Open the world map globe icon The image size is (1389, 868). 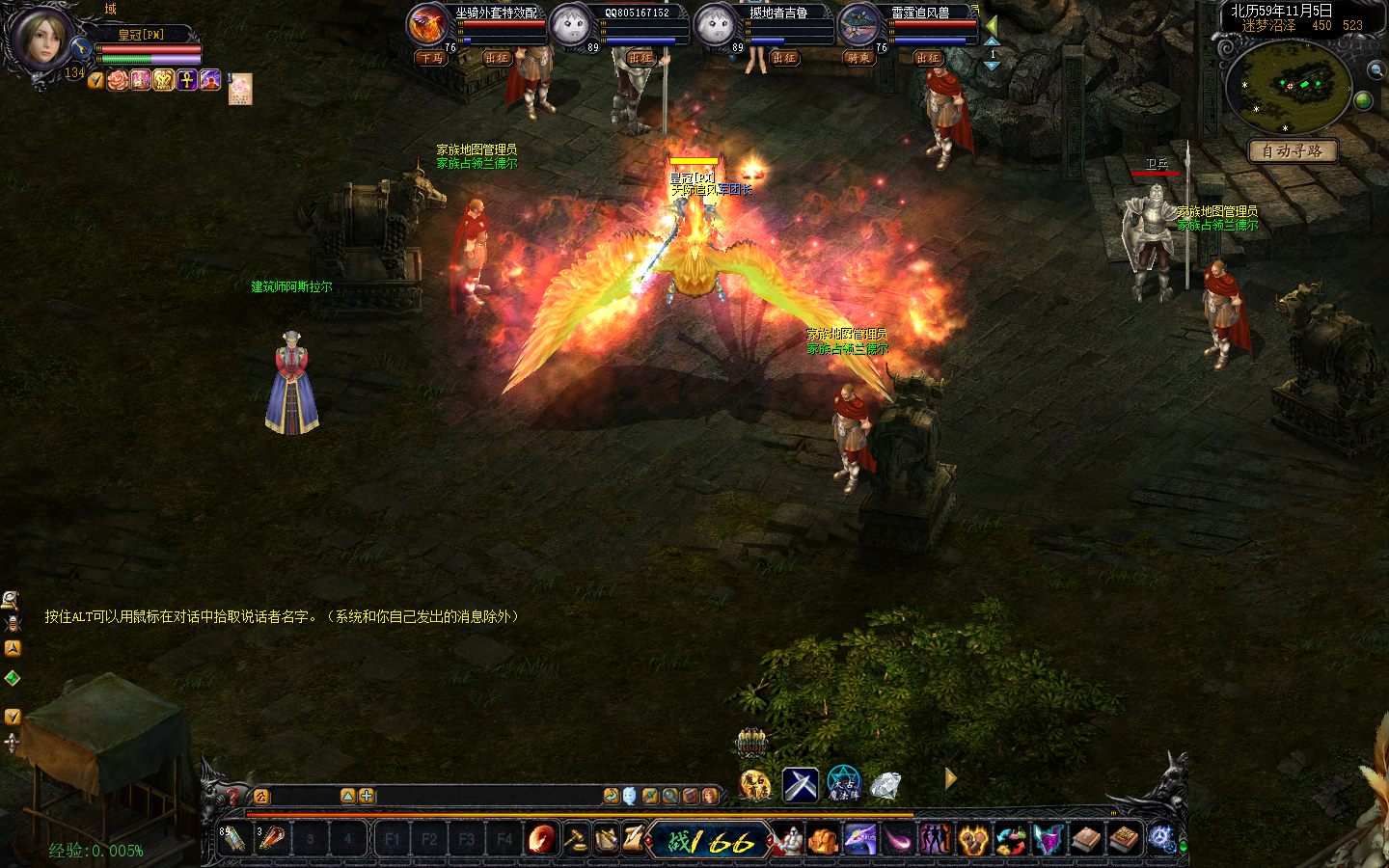[x=1363, y=100]
